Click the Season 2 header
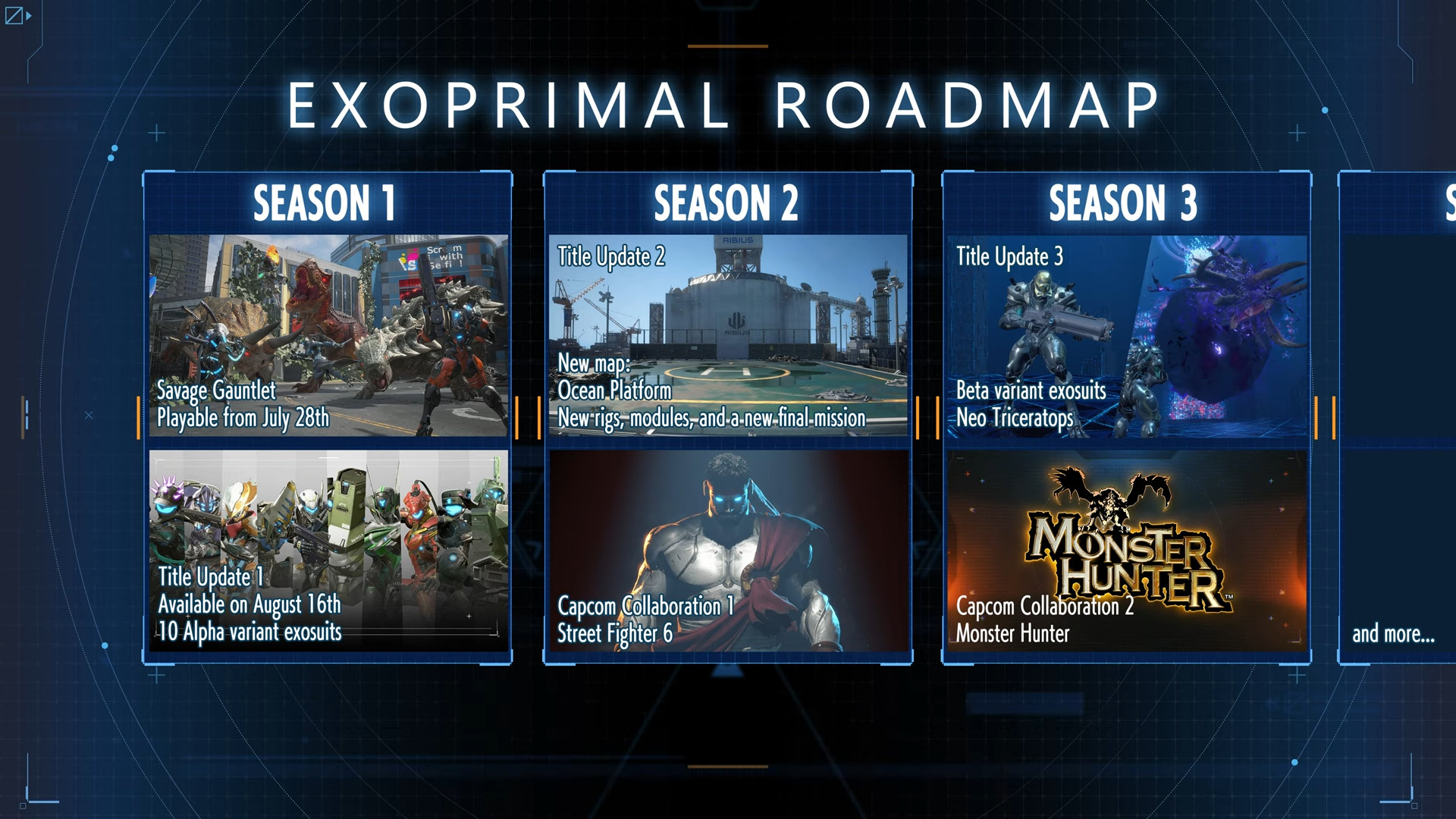 pos(726,203)
